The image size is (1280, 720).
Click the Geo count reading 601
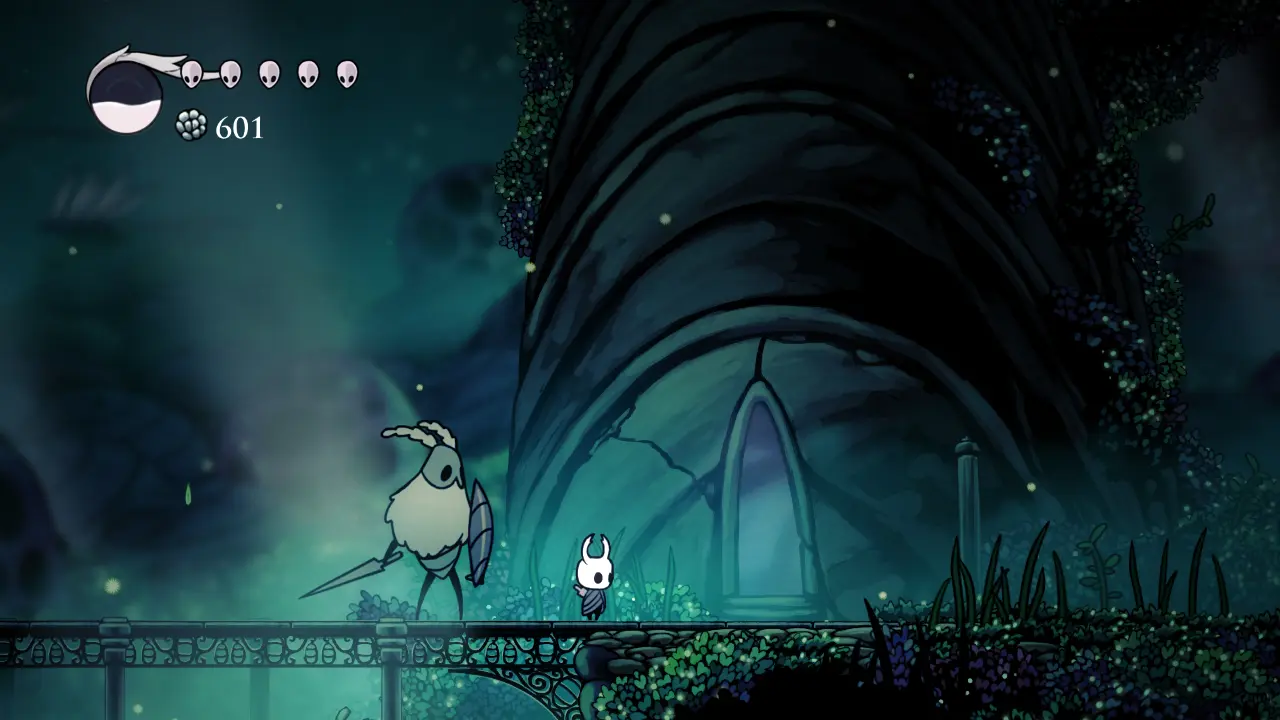238,128
